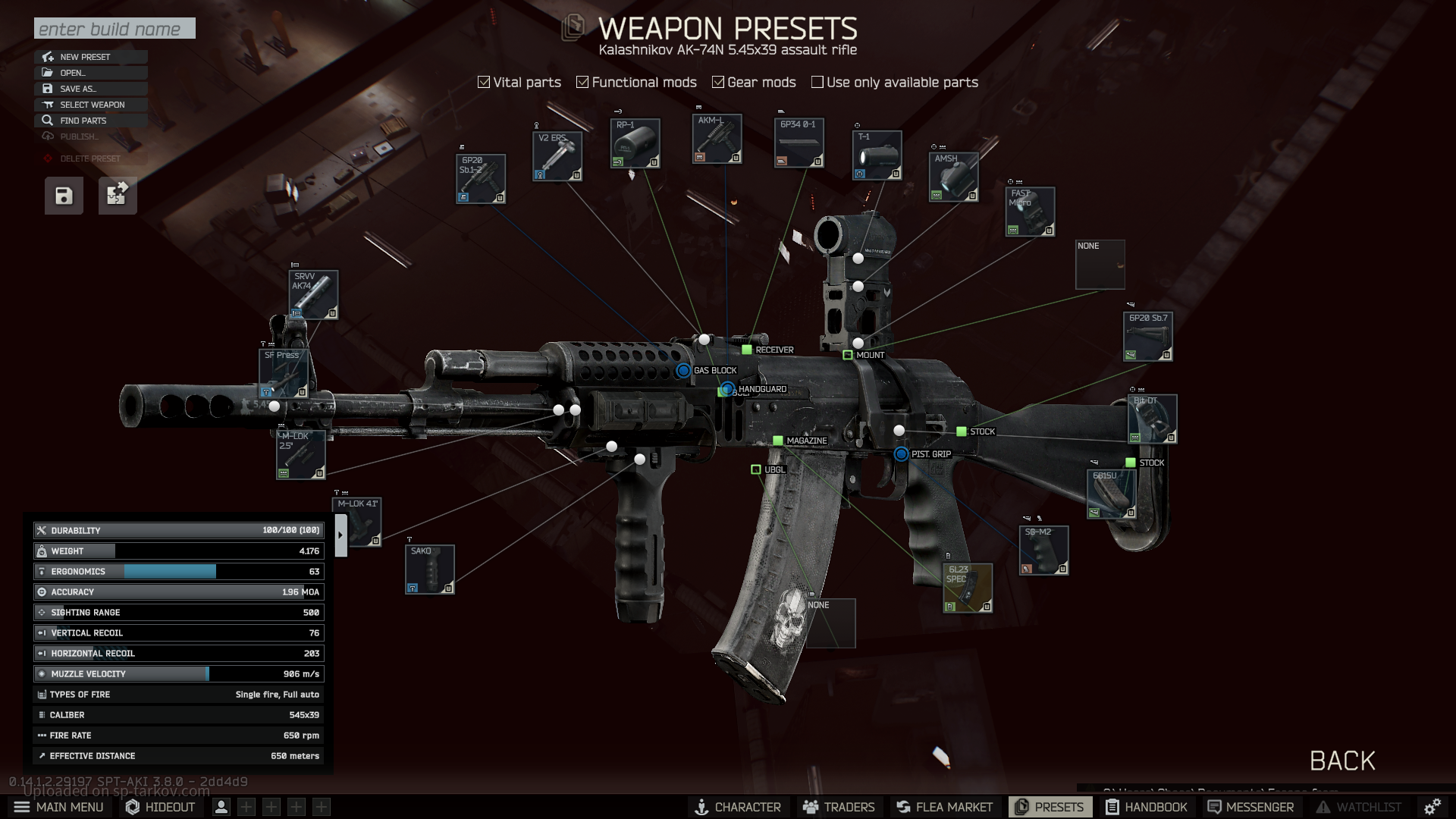The image size is (1456, 819).
Task: Choose Find Parts from the menu
Action: [83, 121]
